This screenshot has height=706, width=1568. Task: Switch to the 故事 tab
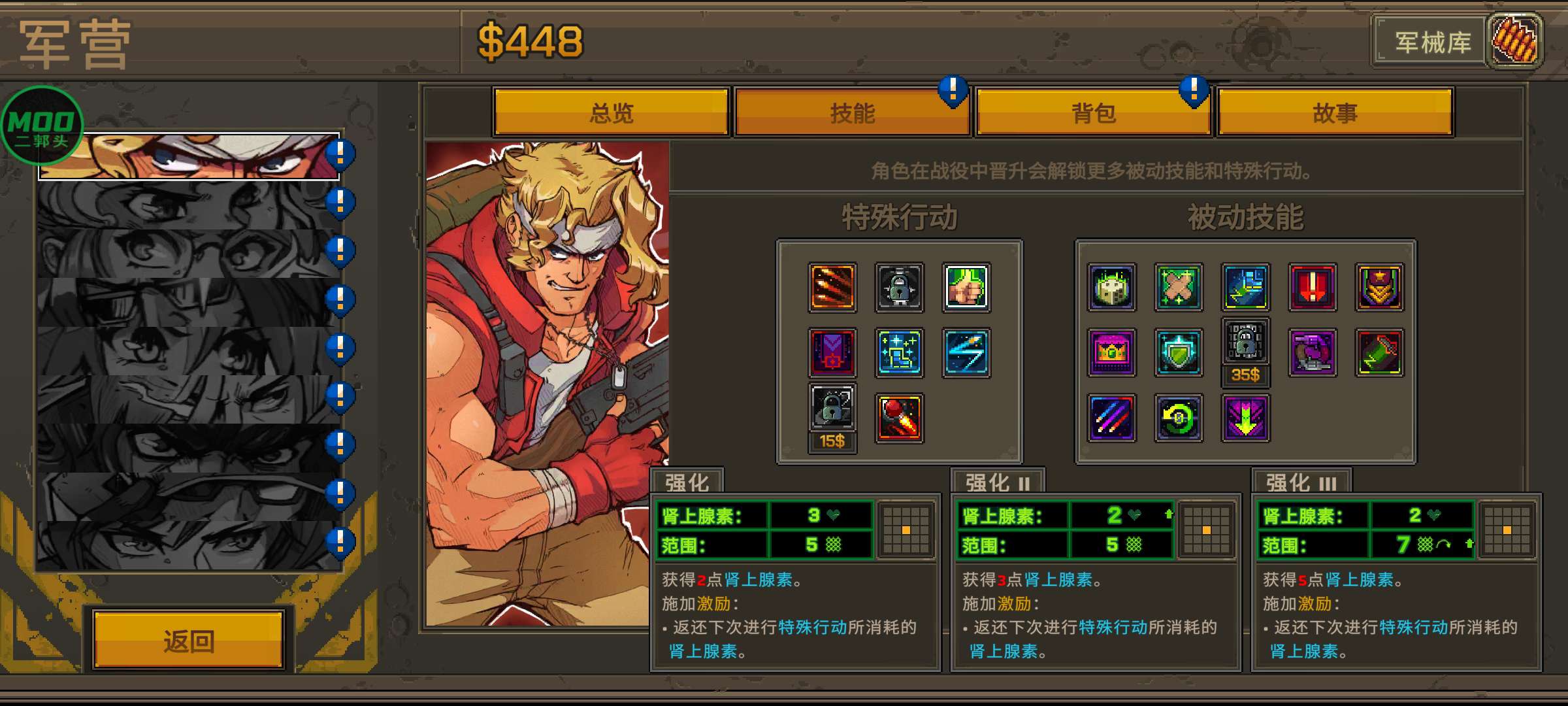(x=1336, y=112)
